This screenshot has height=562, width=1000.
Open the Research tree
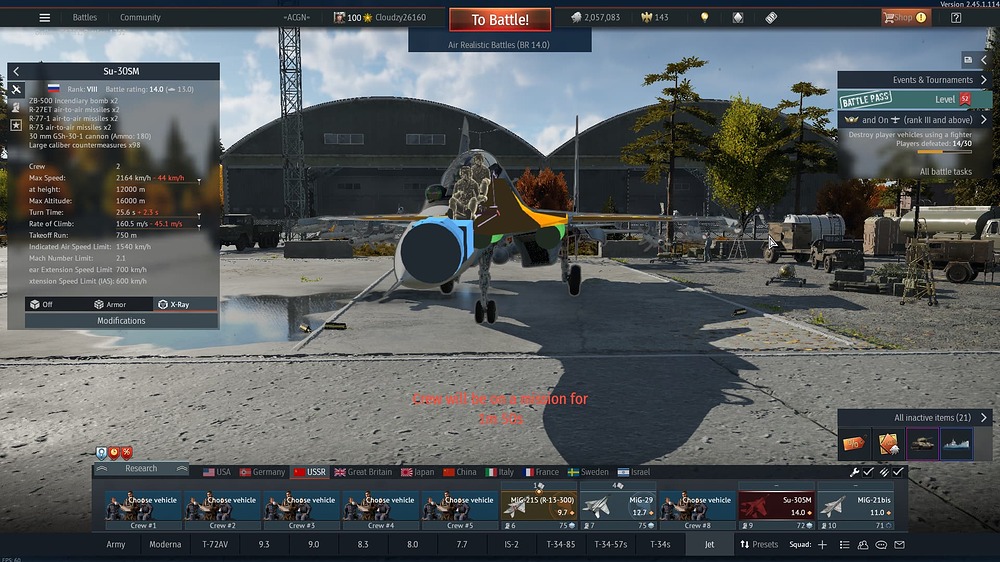[x=141, y=468]
